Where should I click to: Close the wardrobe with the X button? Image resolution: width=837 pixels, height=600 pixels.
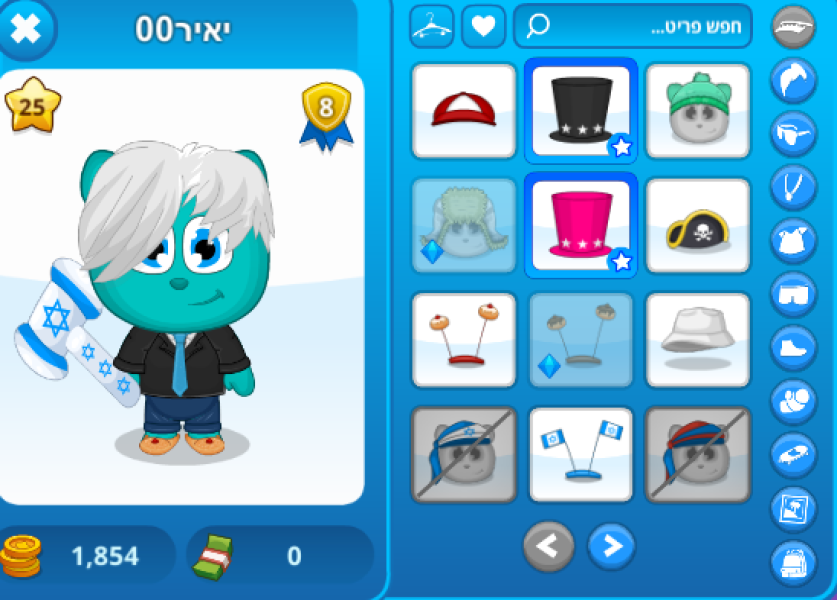point(27,29)
